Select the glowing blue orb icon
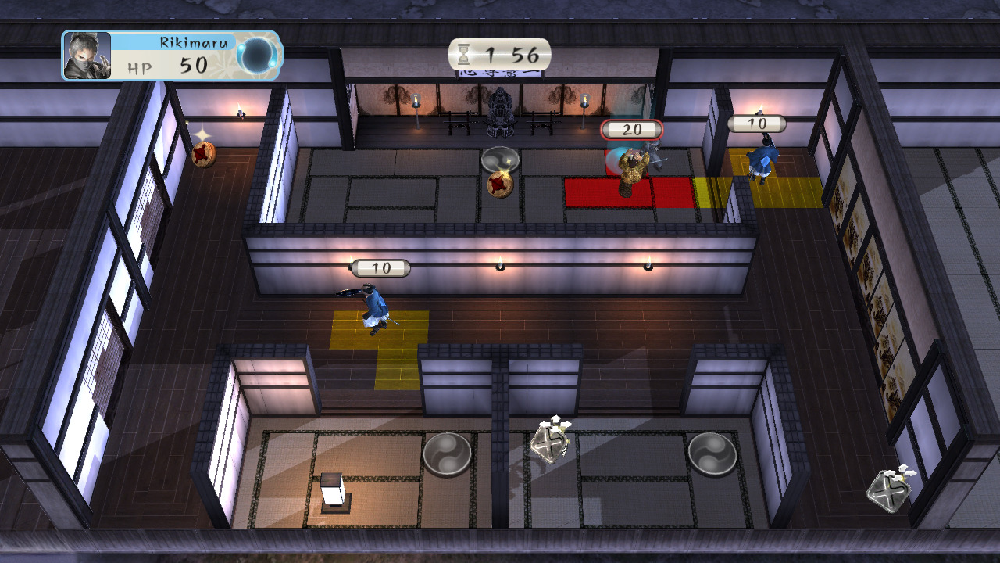 point(258,55)
